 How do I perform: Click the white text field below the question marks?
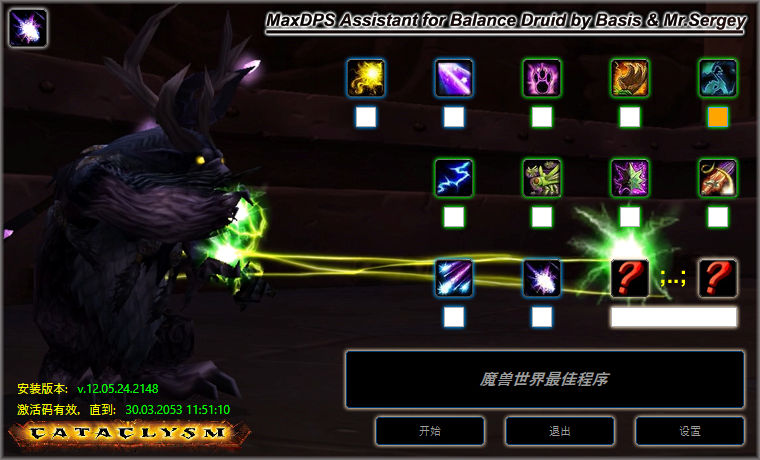(x=673, y=317)
